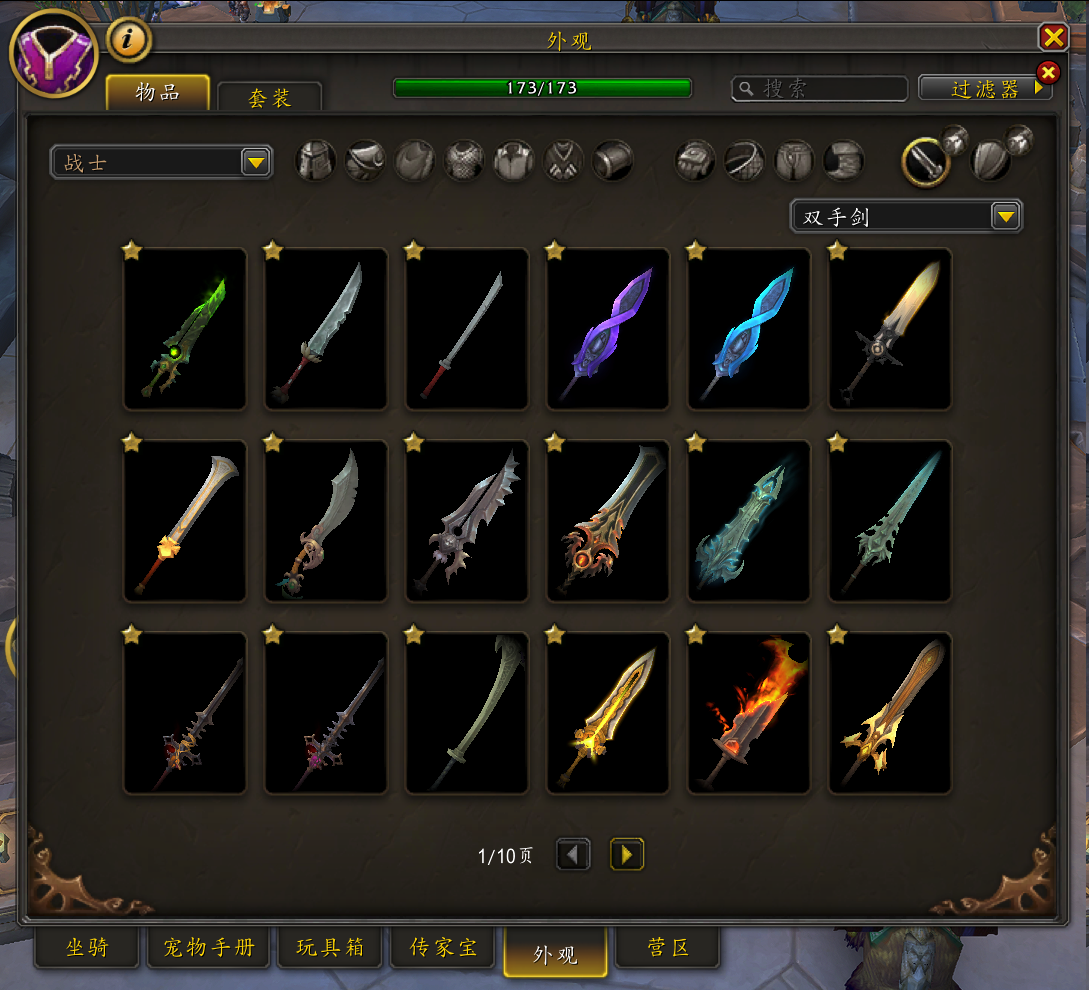Clear the search with the red X button
This screenshot has height=990, width=1089.
[1048, 72]
